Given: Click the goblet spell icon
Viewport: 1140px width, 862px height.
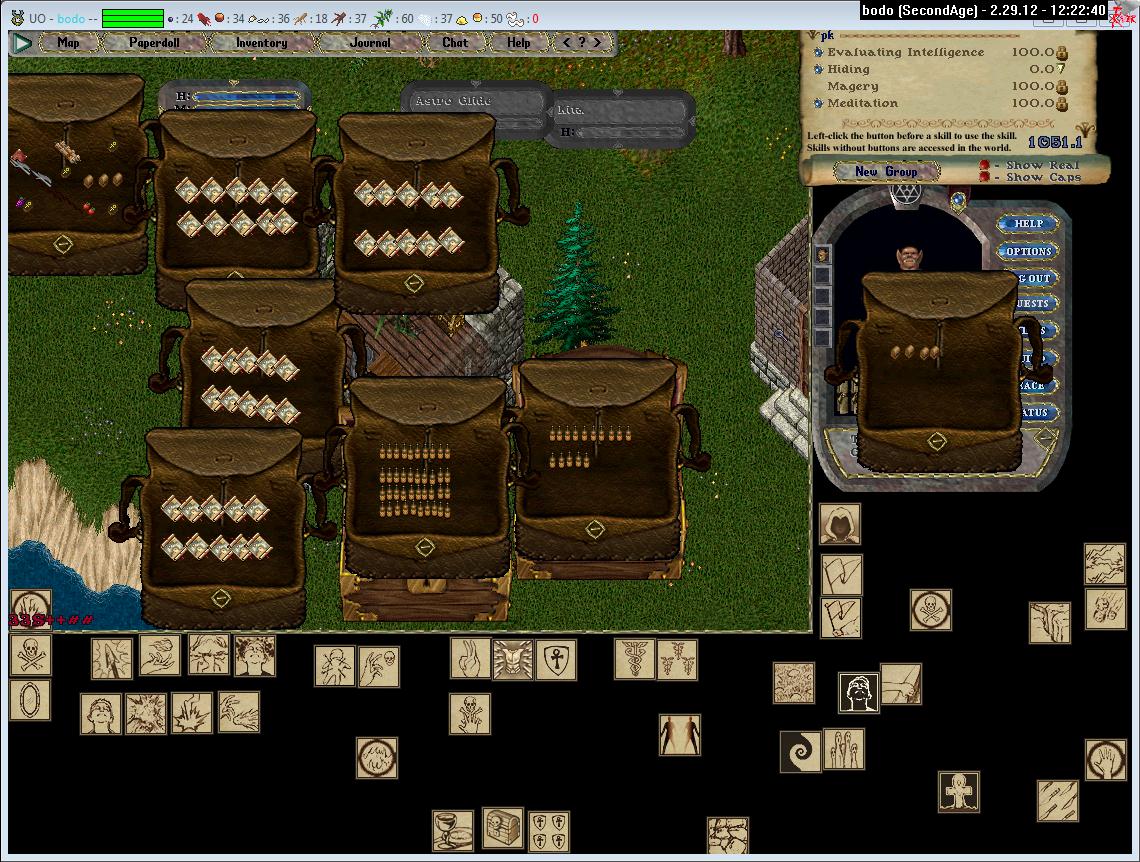Looking at the screenshot, I should tap(452, 830).
